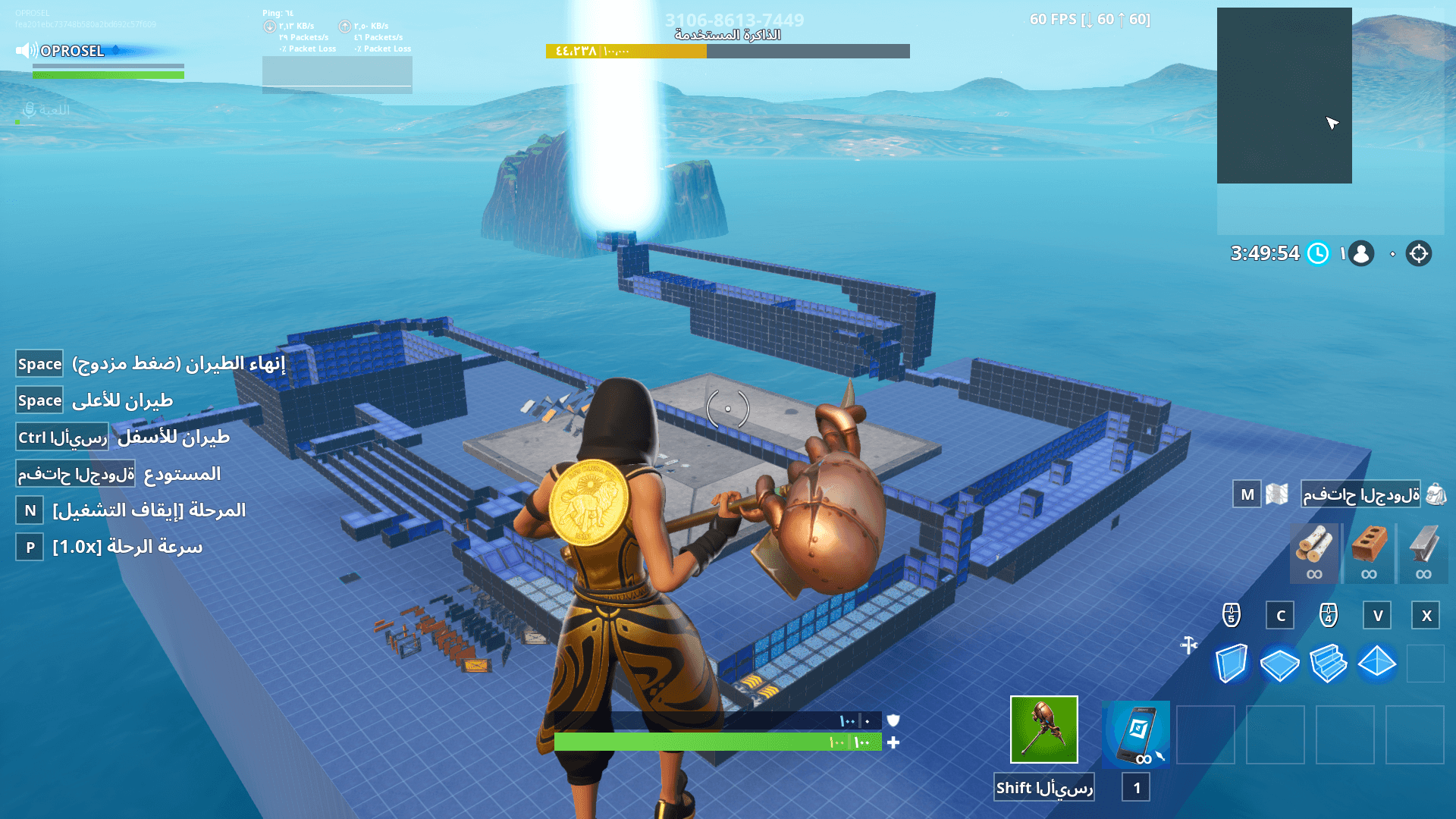Select the Creative phone tool in the hotbar
Screen dimensions: 1456x819
[1134, 732]
